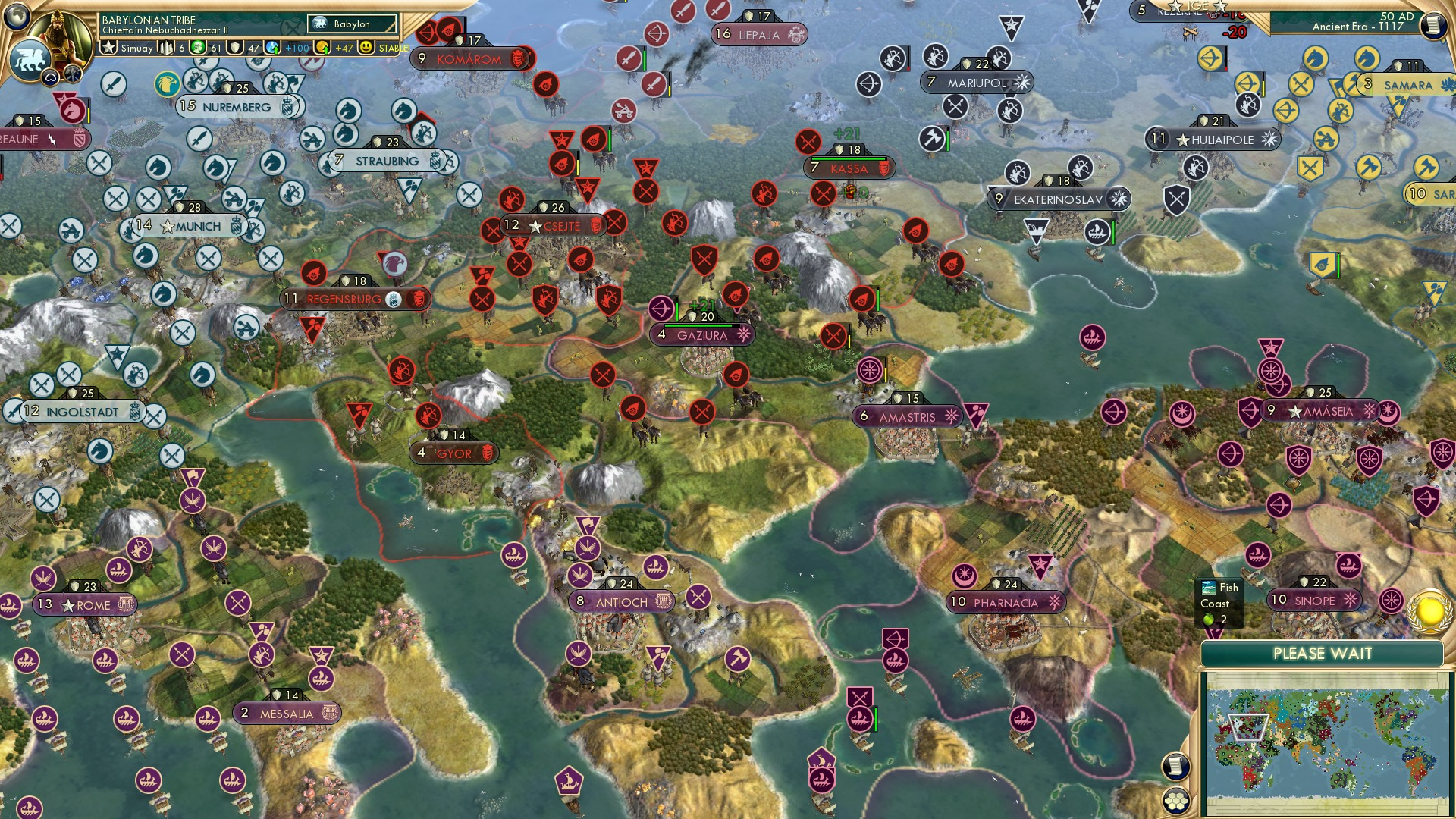Open the Babylon civilization selector box
This screenshot has height=819, width=1456.
[350, 24]
